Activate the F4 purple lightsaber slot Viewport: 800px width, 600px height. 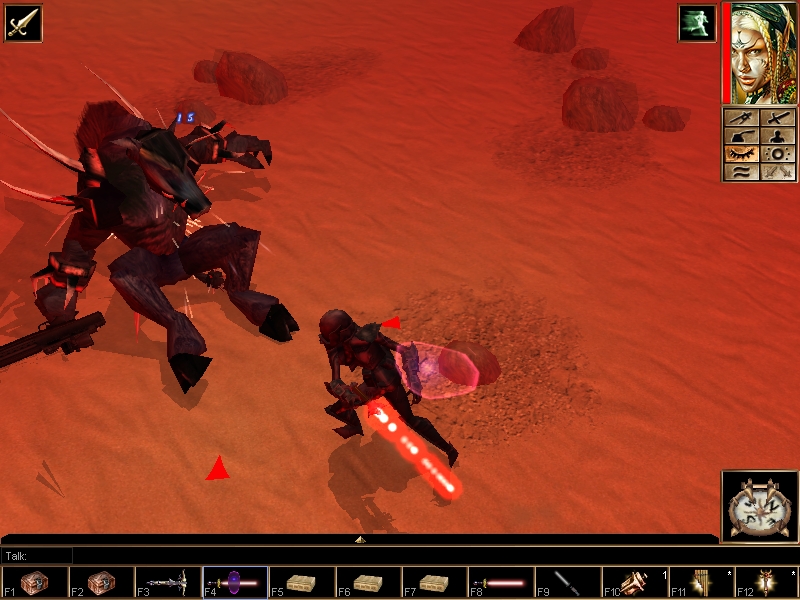pyautogui.click(x=235, y=583)
